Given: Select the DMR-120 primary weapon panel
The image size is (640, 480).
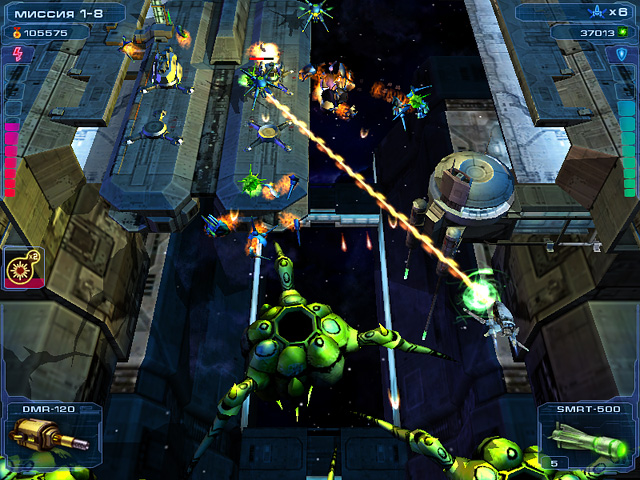Looking at the screenshot, I should tap(49, 437).
